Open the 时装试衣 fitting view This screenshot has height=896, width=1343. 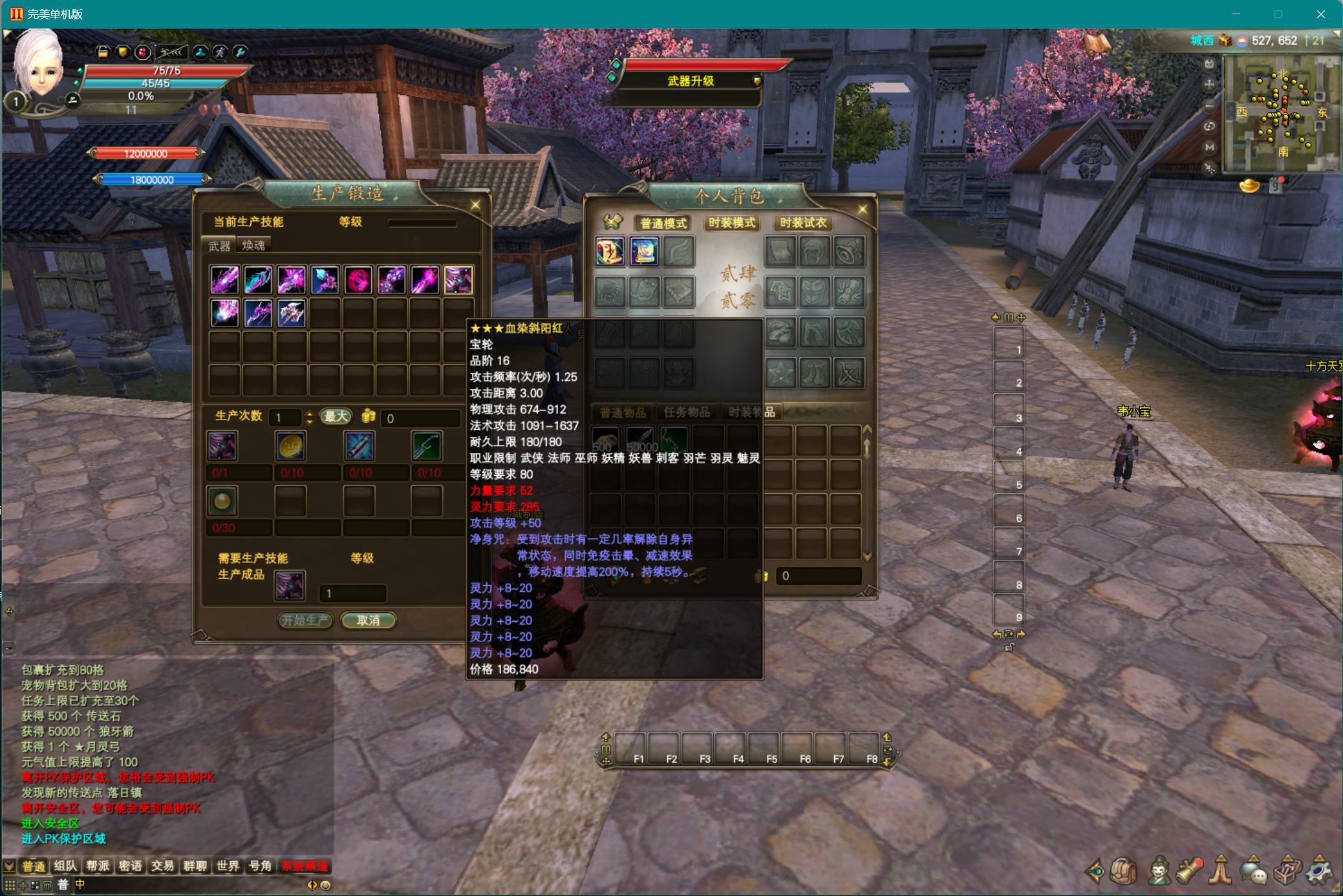[802, 223]
